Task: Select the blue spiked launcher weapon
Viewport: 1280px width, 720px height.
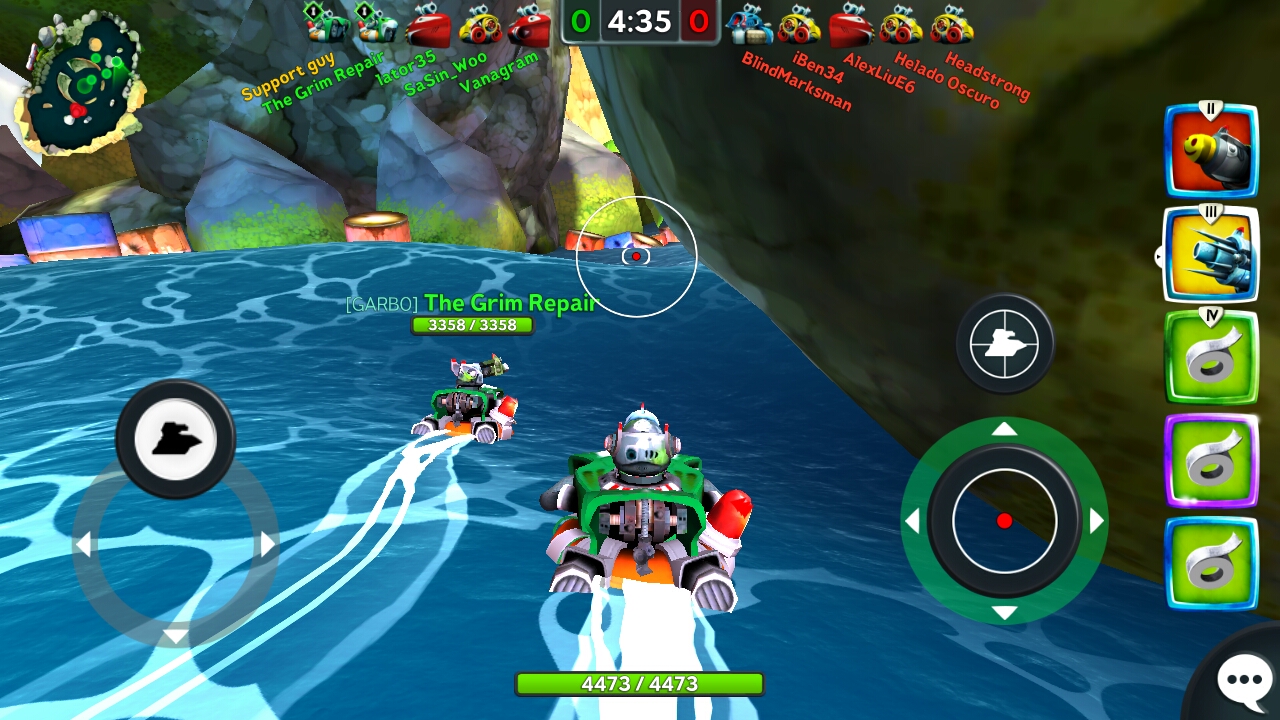Action: tap(1211, 254)
